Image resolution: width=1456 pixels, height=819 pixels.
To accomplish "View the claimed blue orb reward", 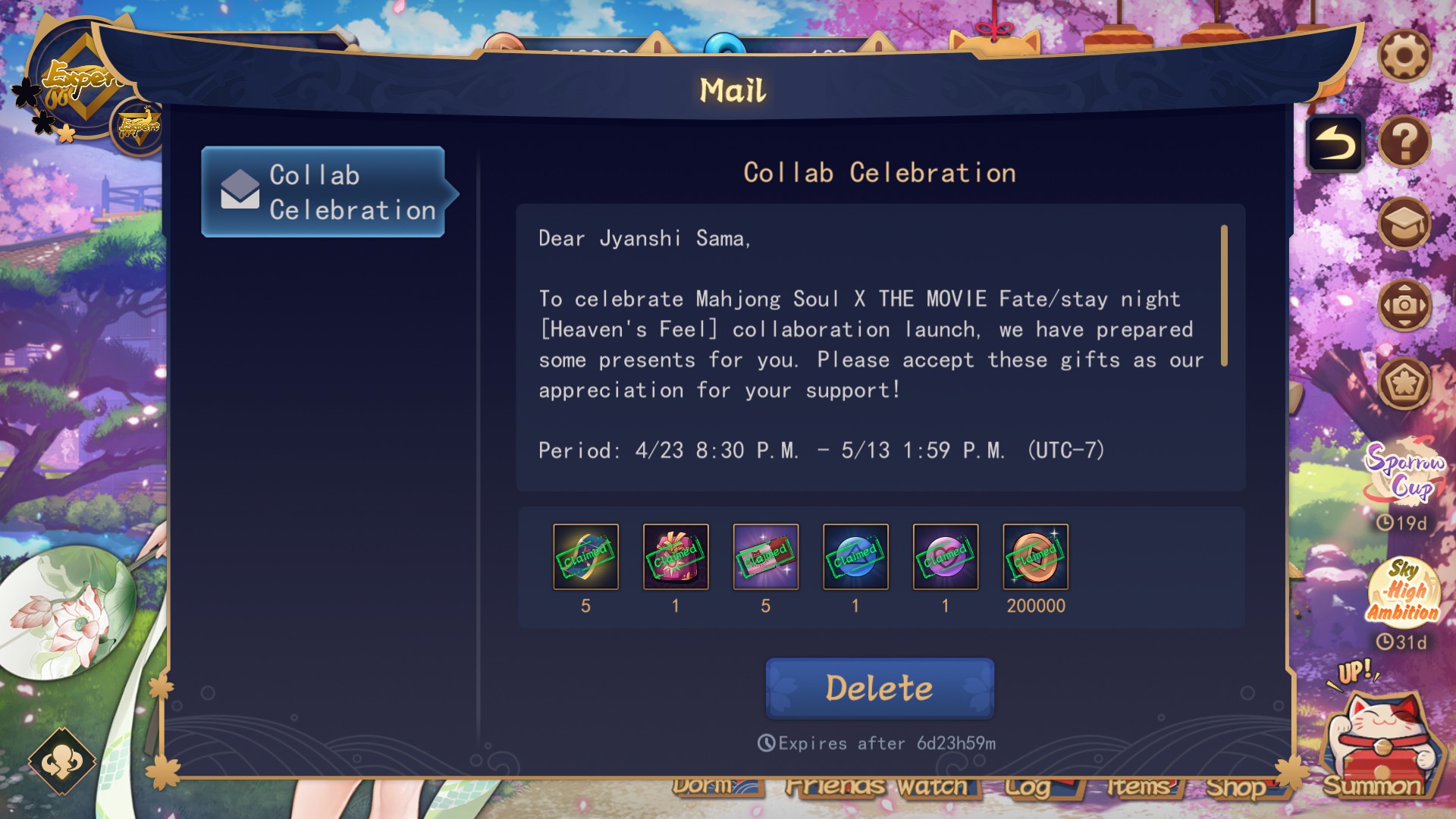I will pos(855,557).
